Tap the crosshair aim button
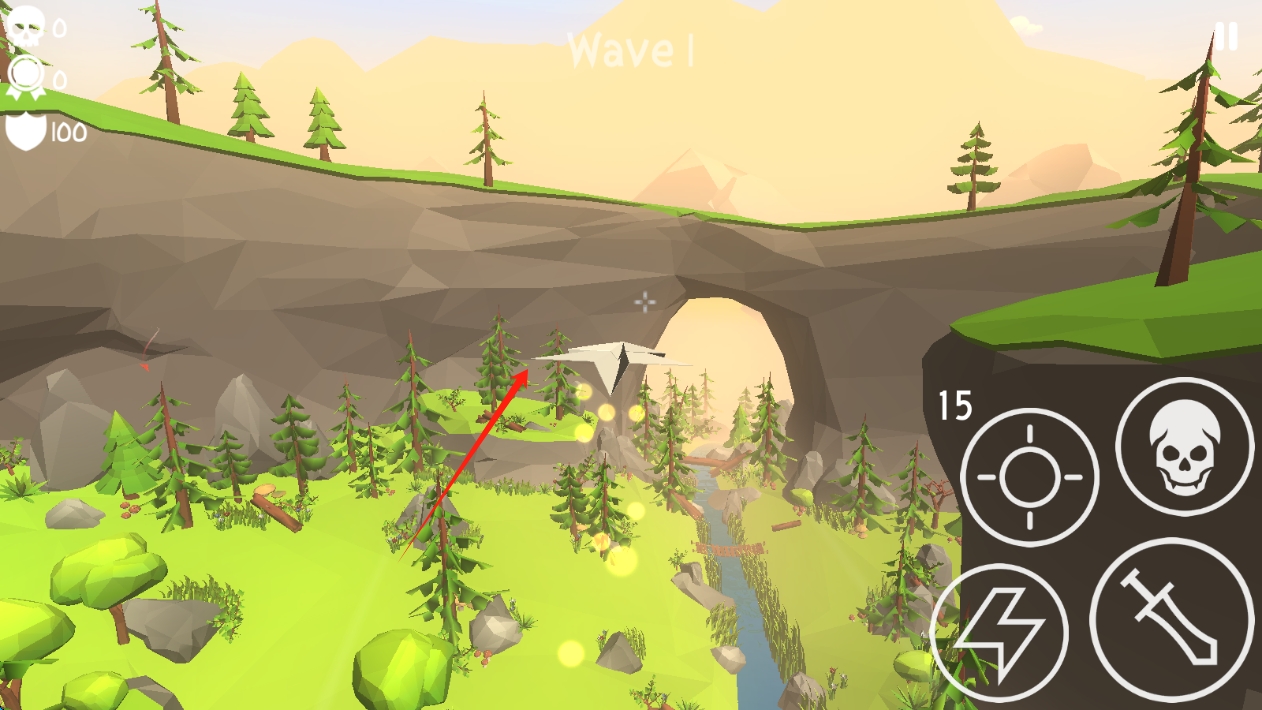 pyautogui.click(x=1029, y=477)
